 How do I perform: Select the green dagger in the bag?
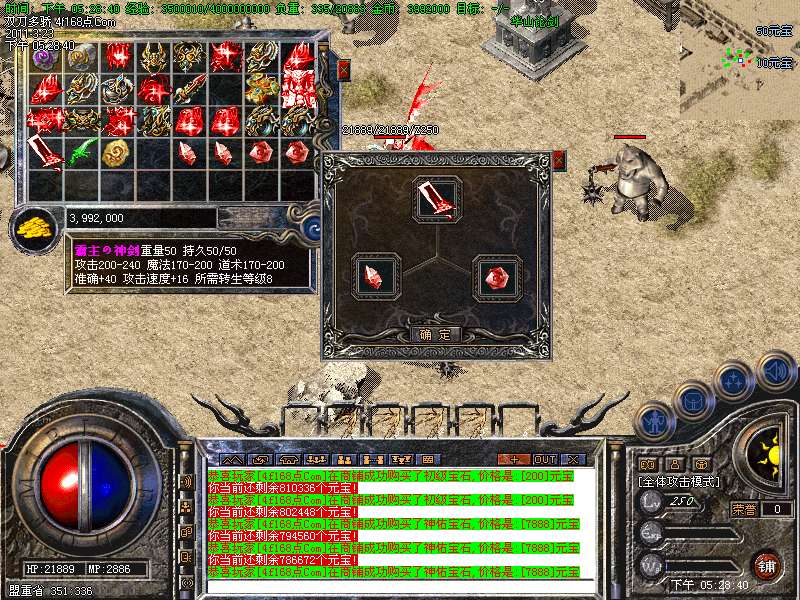(x=82, y=153)
